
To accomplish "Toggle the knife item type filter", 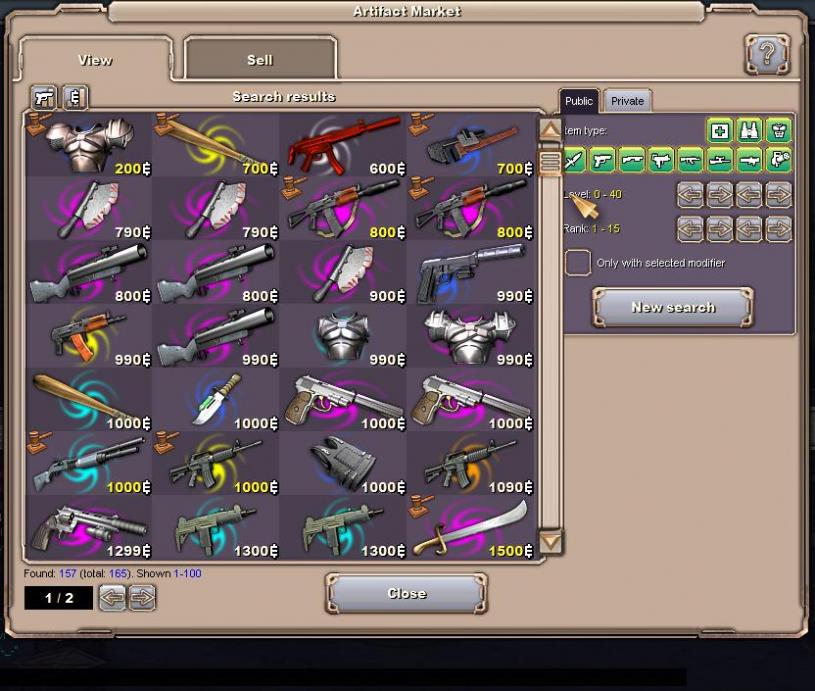I will (574, 159).
